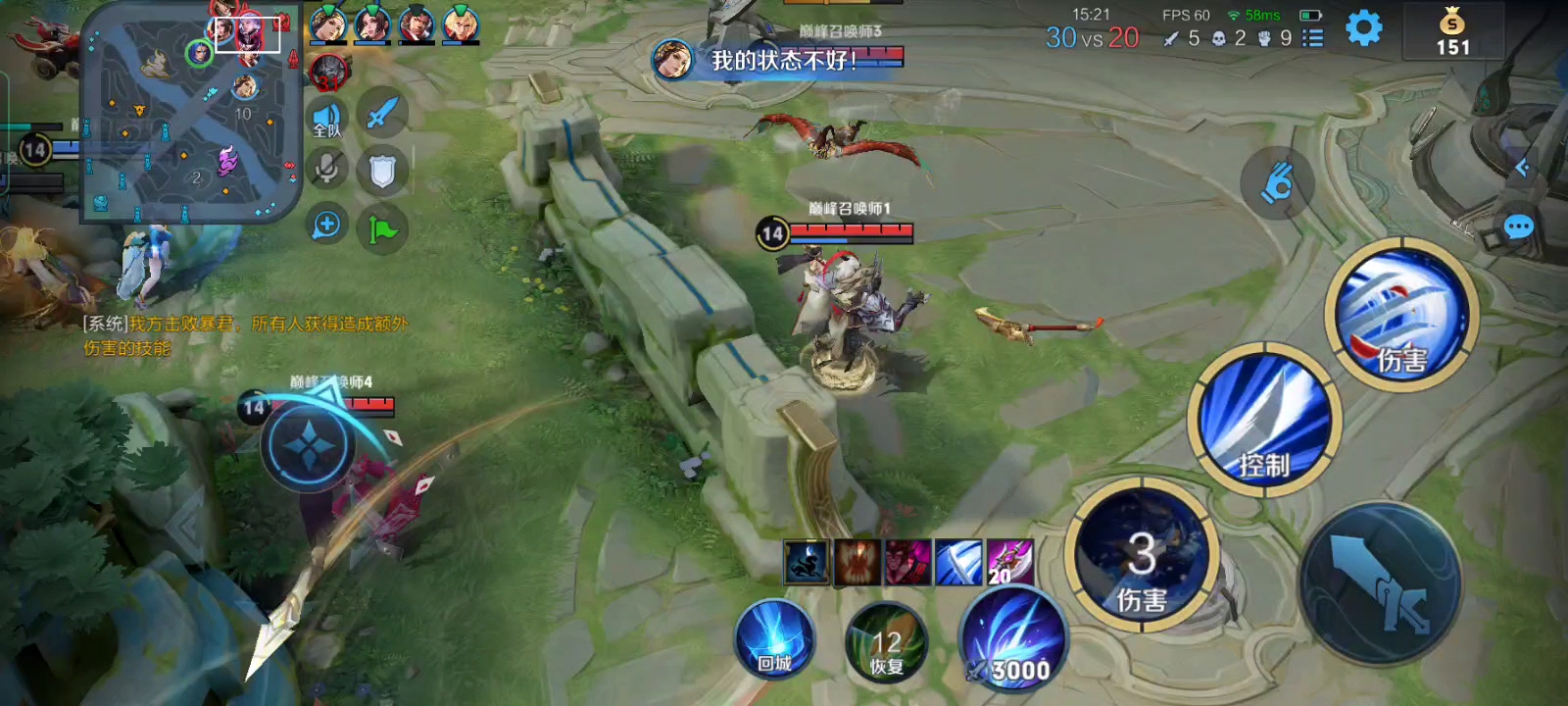Open the shop via the 151 gold icon
Image resolution: width=1568 pixels, height=706 pixels.
pyautogui.click(x=1452, y=31)
